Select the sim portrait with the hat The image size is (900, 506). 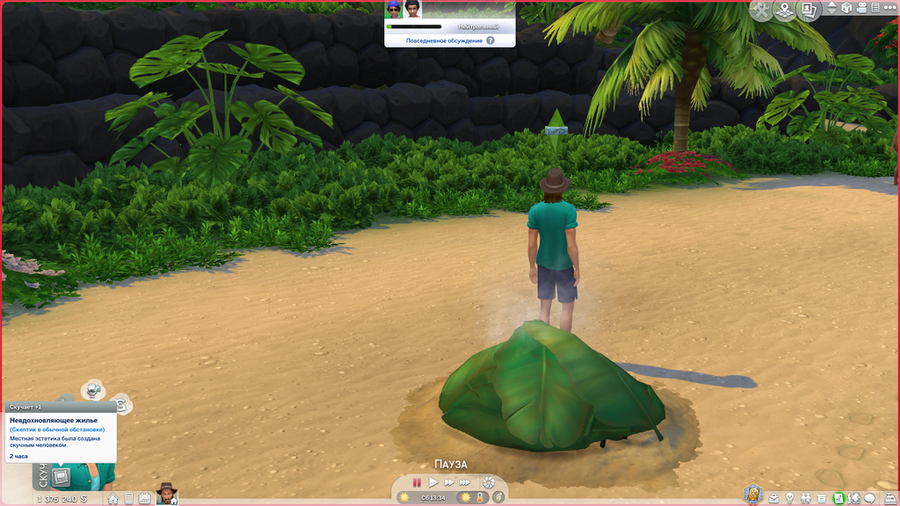(x=166, y=494)
